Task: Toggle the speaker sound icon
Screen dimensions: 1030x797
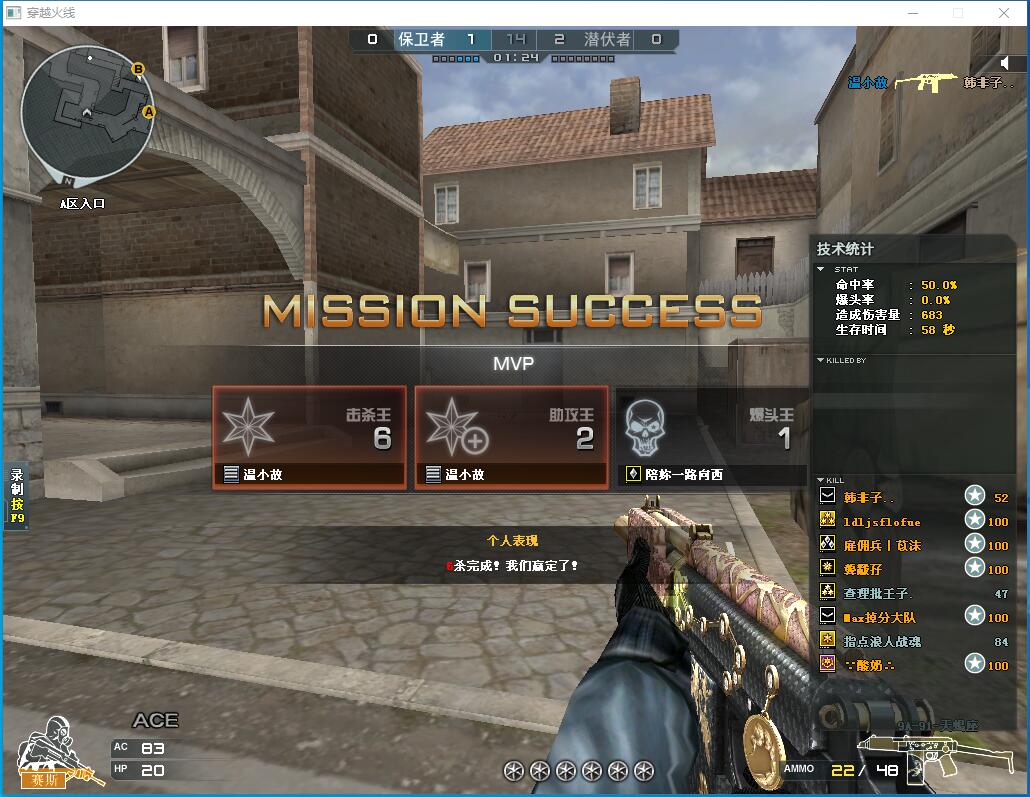Action: pos(1005,63)
